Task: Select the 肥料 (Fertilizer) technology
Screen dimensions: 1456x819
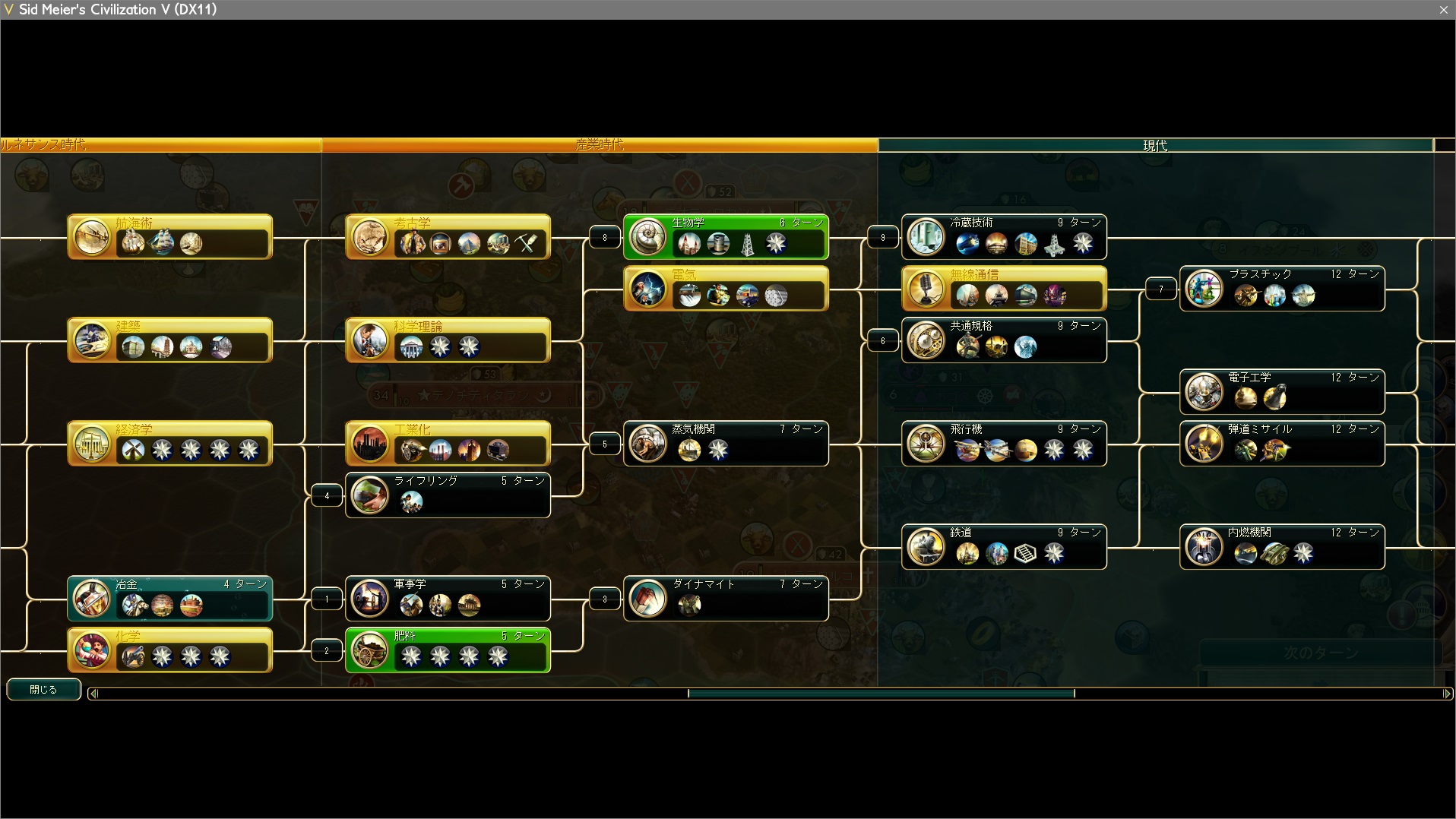Action: point(448,650)
